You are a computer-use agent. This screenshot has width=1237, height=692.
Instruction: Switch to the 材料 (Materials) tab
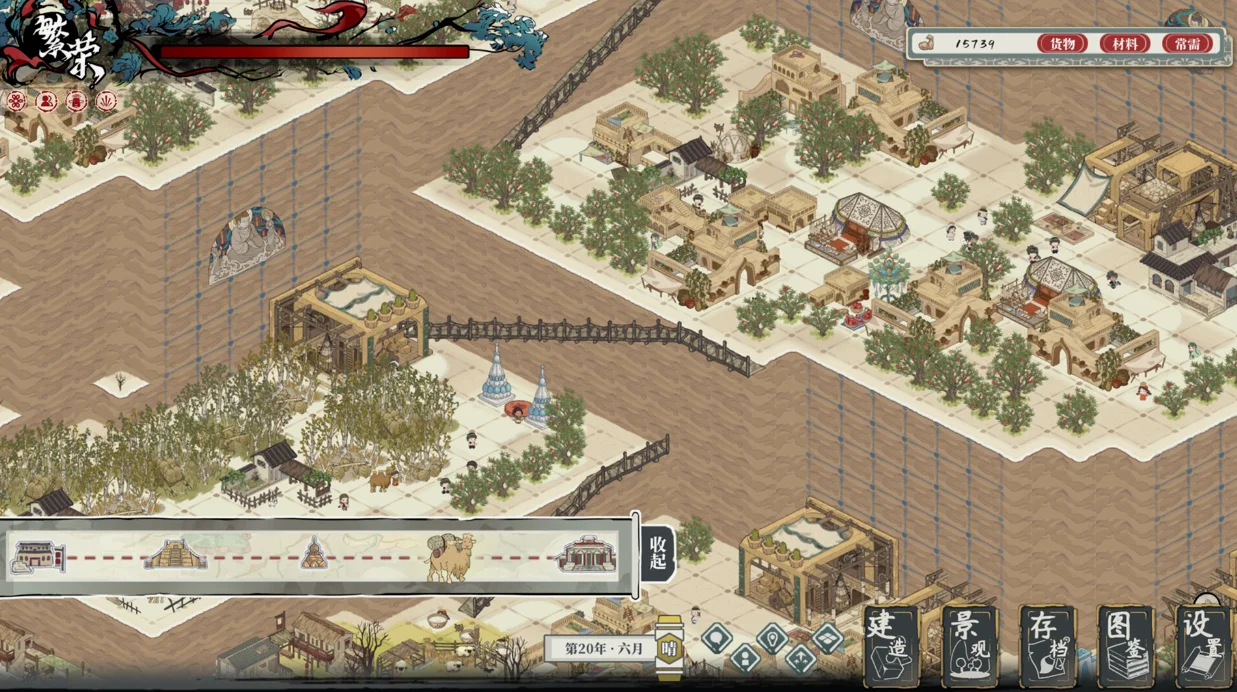1124,44
